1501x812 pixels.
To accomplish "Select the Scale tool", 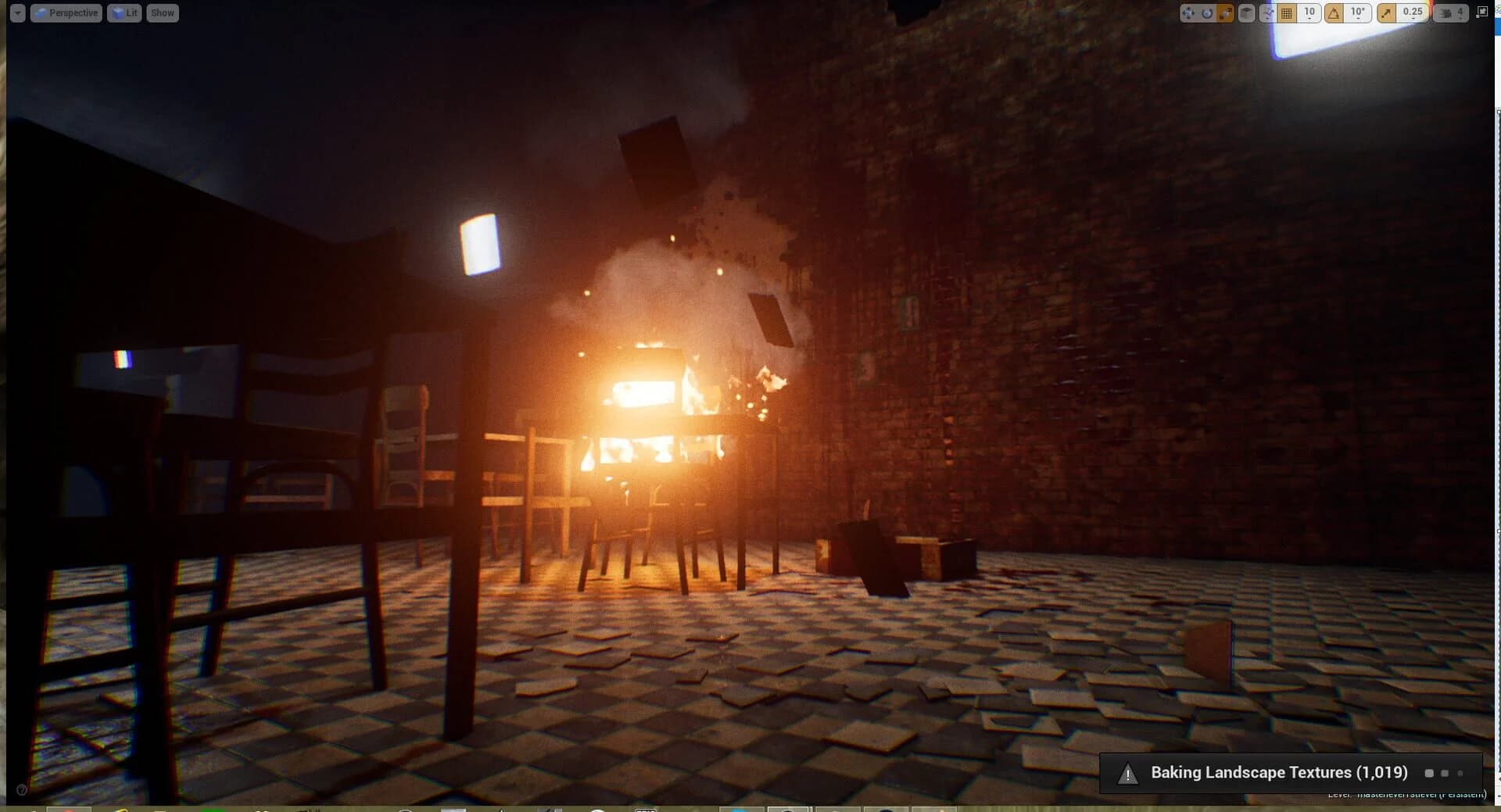I will tap(1224, 12).
